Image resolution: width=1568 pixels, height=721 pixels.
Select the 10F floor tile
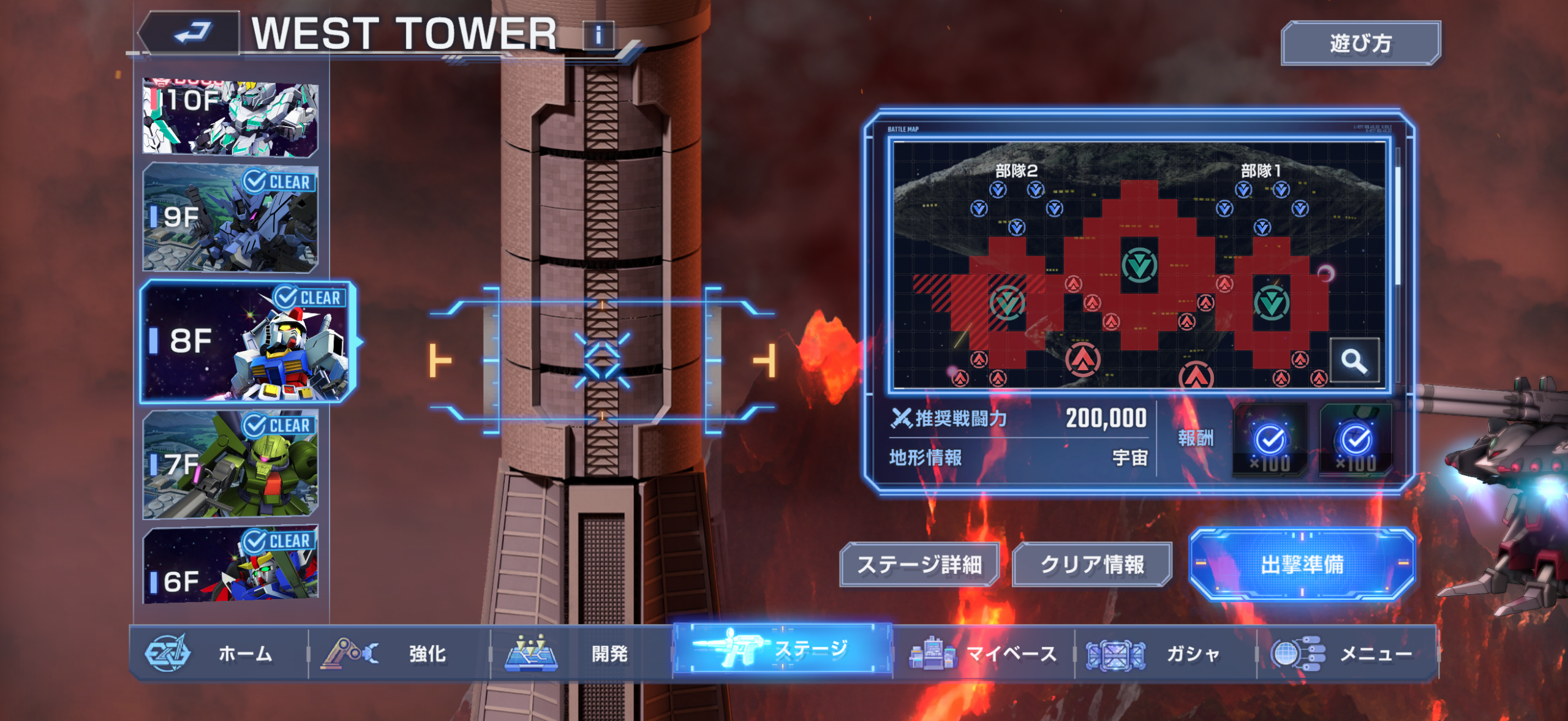click(230, 116)
